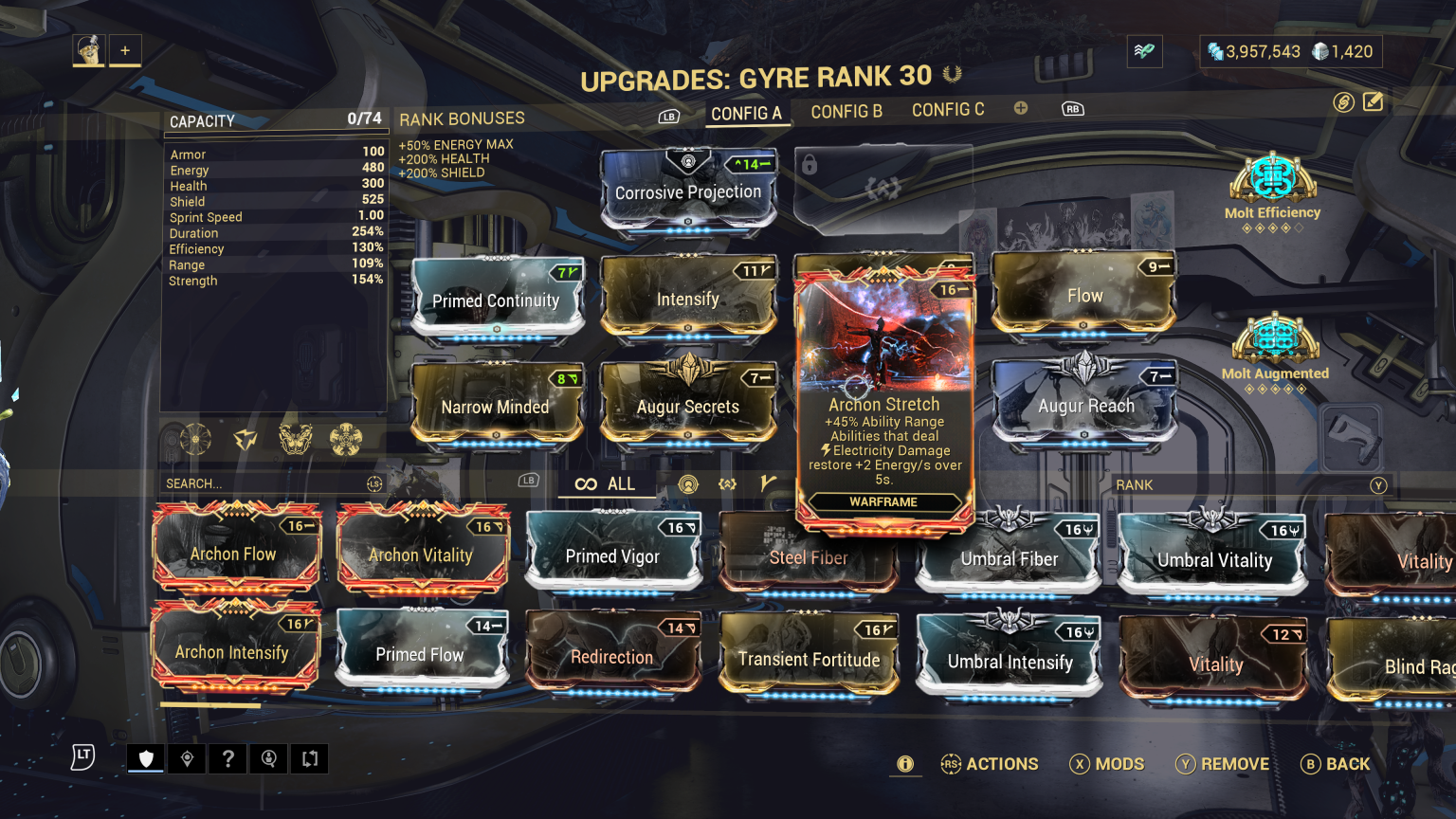Open the RANK sort dropdown

tap(1251, 484)
